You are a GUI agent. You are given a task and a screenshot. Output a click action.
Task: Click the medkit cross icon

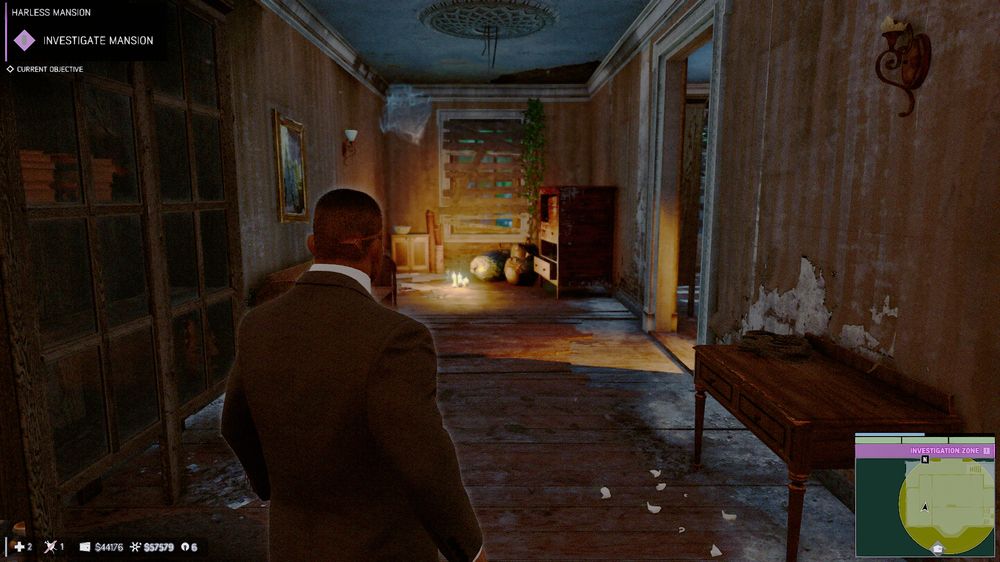[19, 547]
